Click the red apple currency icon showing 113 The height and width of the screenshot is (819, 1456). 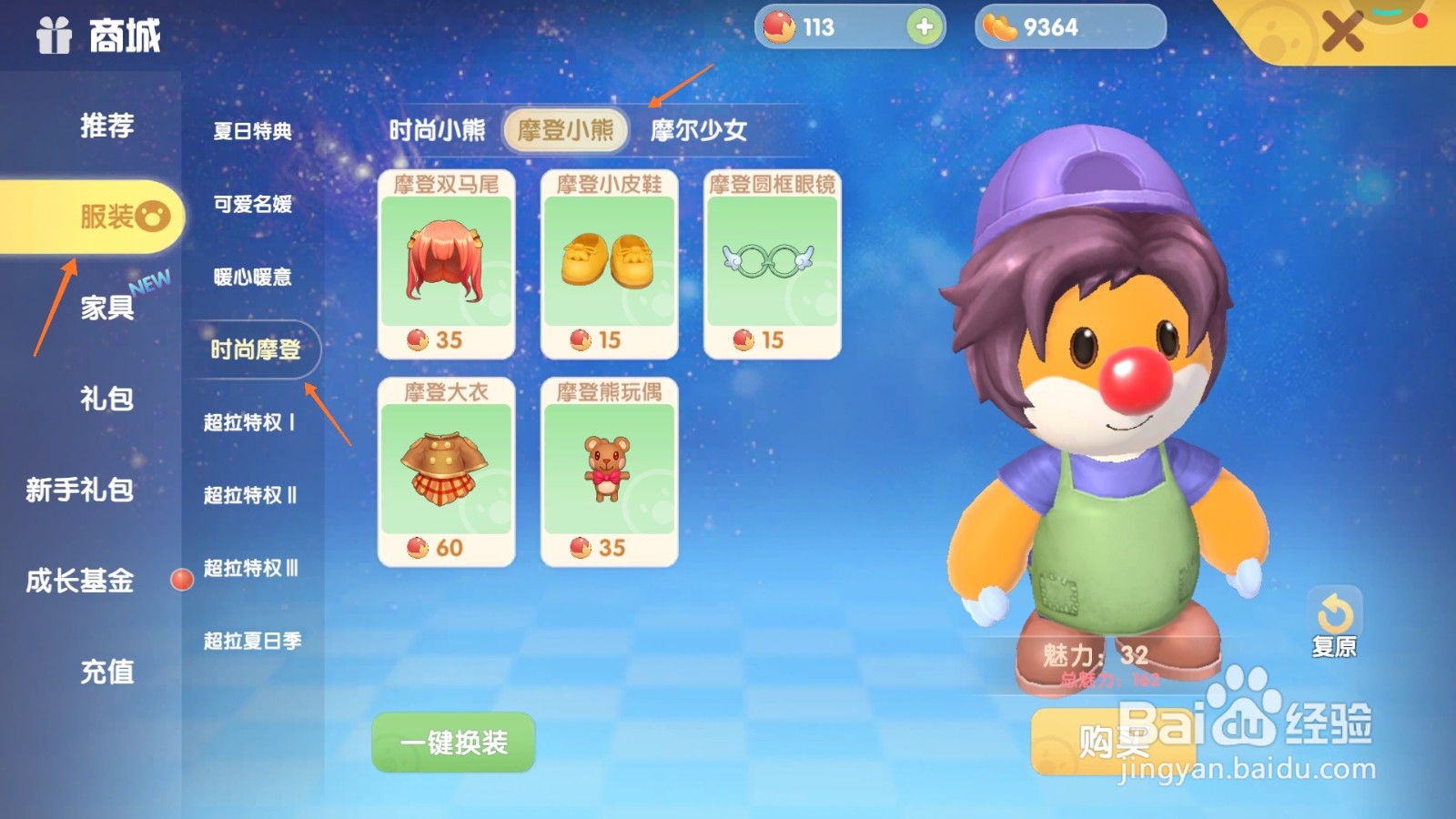[781, 27]
